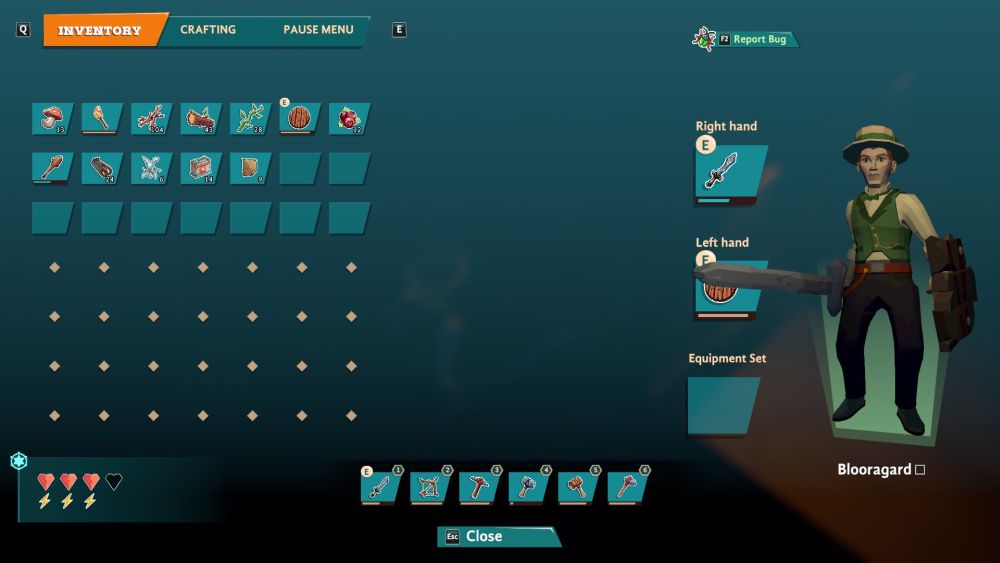Viewport: 1000px width, 563px height.
Task: Select the wooden mallet in the hotbar
Action: click(579, 487)
